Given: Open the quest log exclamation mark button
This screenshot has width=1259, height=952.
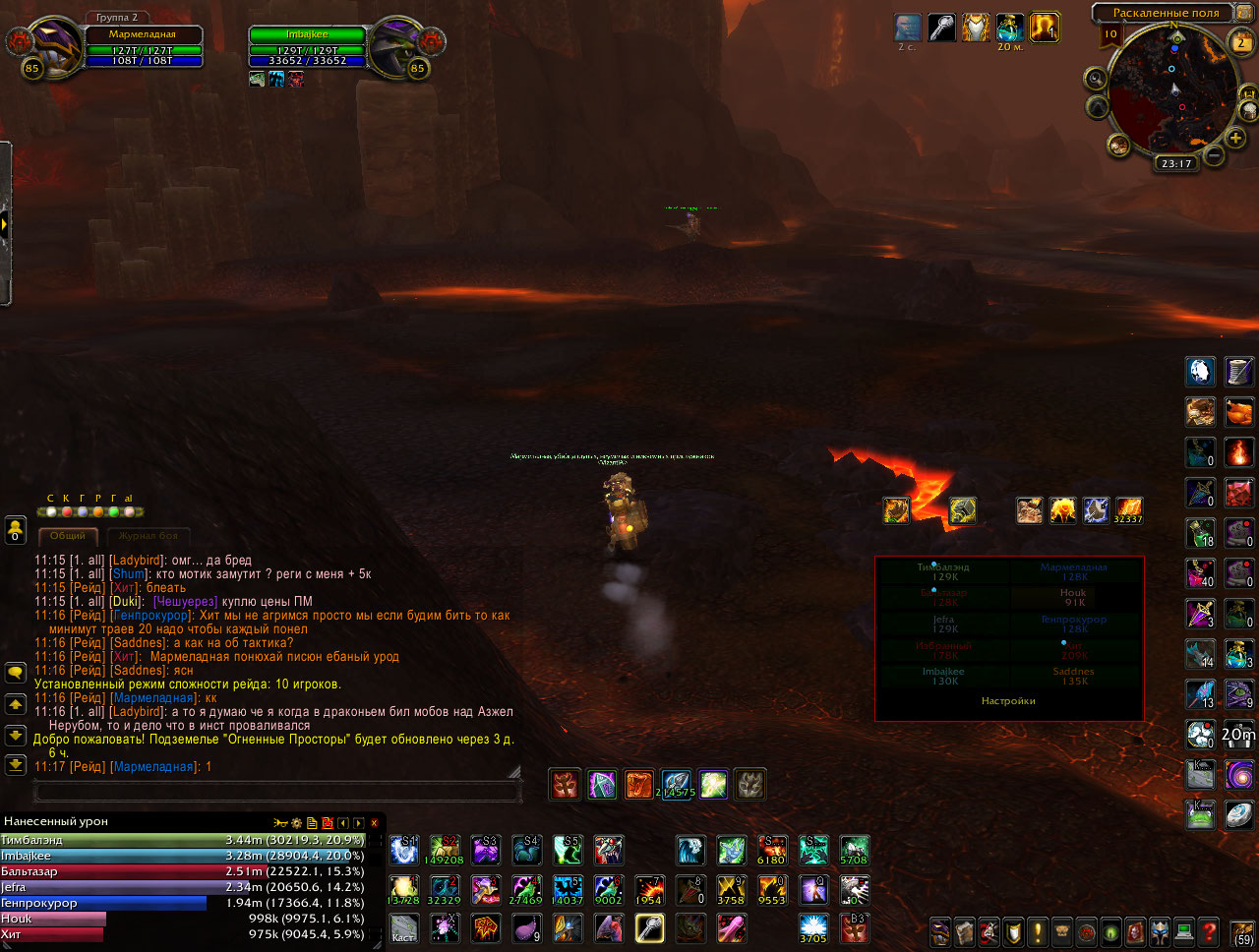Looking at the screenshot, I should pyautogui.click(x=1037, y=930).
